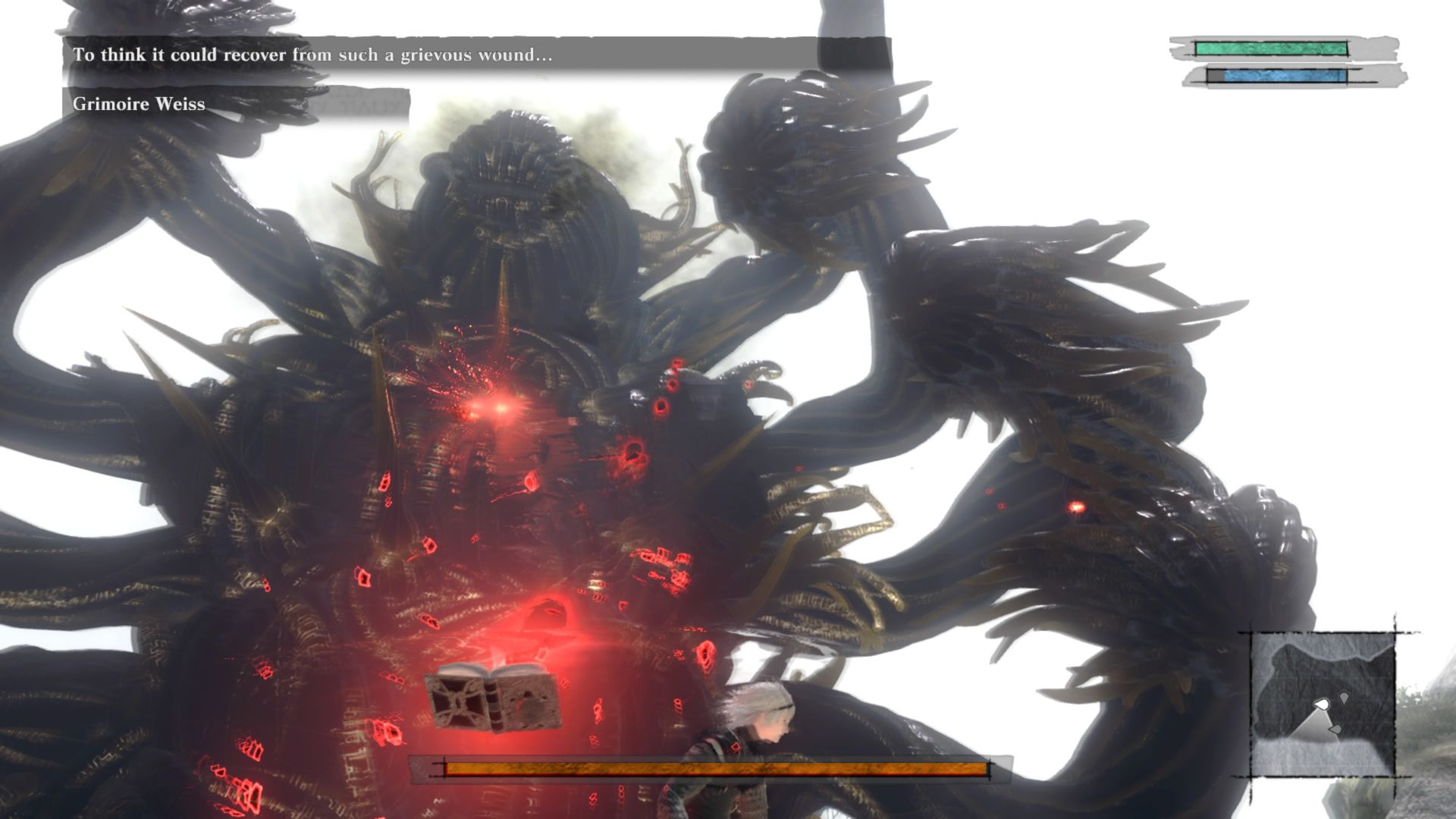Click the player arrow marker on the minimap
Screen dimensions: 1456x819
1323,704
